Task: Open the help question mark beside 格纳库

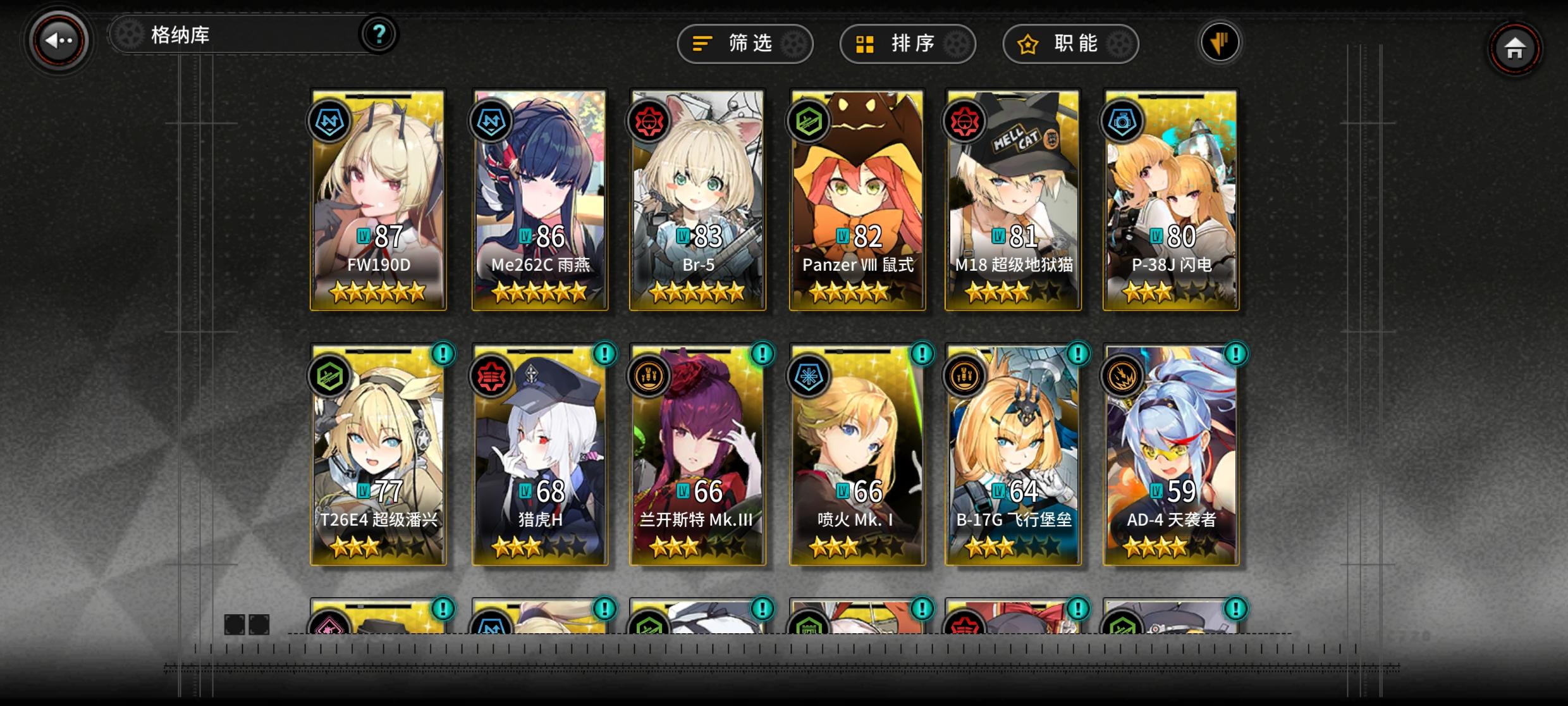Action: (x=379, y=35)
